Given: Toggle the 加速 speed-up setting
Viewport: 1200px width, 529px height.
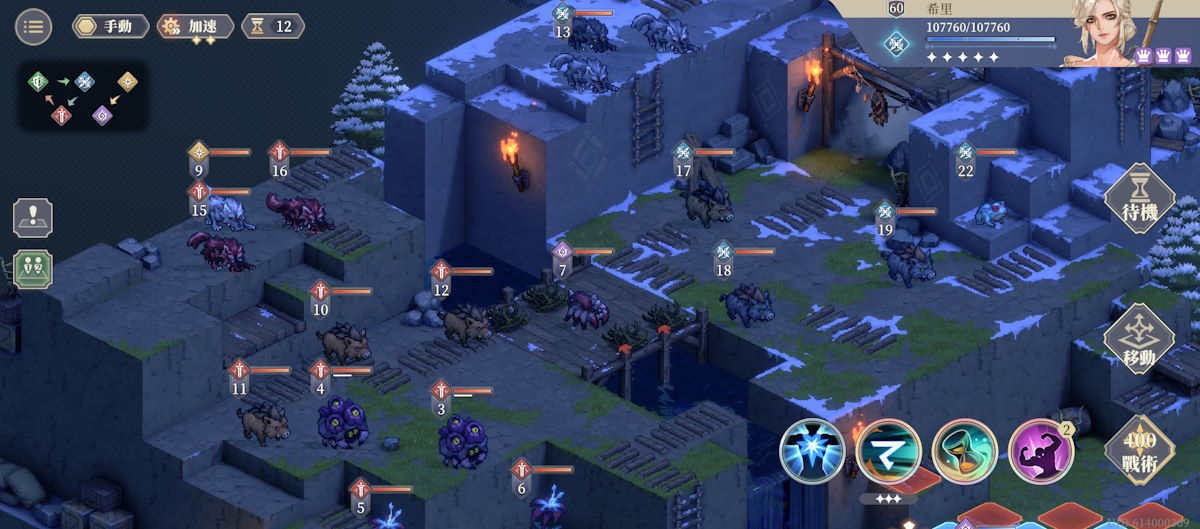Looking at the screenshot, I should [x=196, y=26].
